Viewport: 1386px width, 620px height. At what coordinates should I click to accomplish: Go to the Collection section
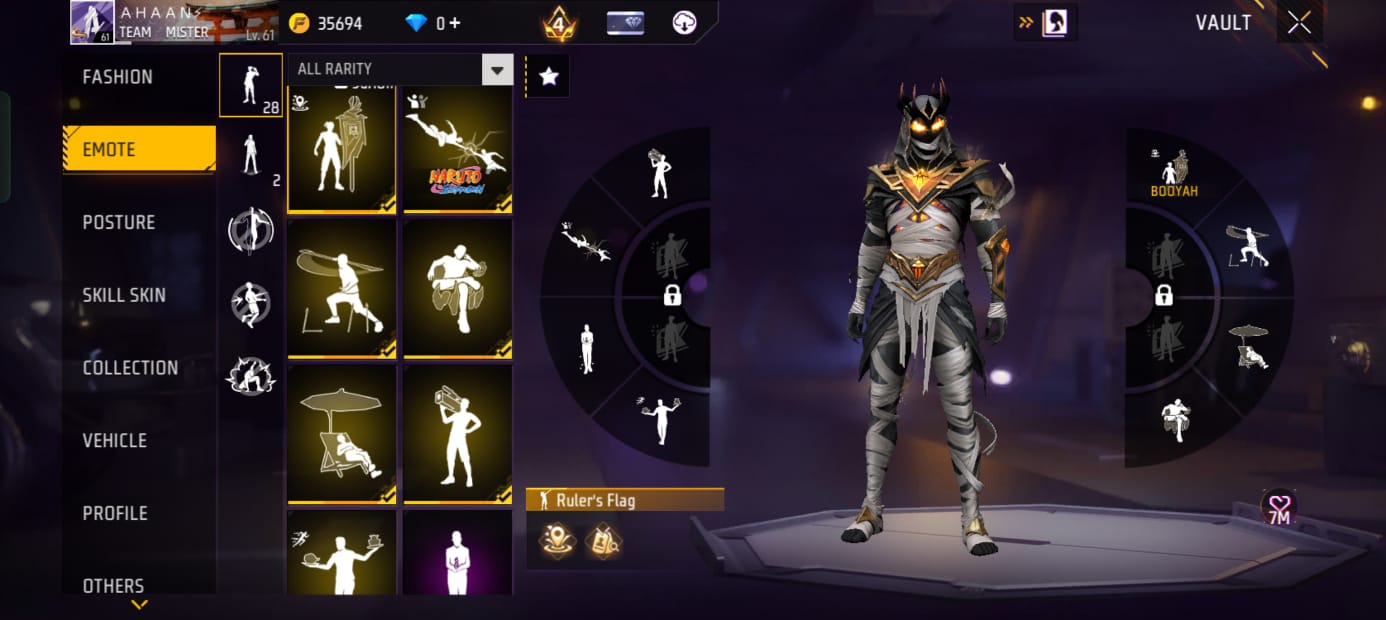click(130, 368)
